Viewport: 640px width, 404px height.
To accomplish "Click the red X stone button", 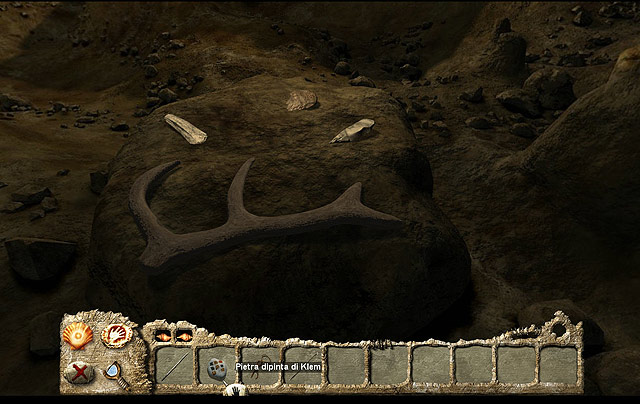I will [77, 372].
